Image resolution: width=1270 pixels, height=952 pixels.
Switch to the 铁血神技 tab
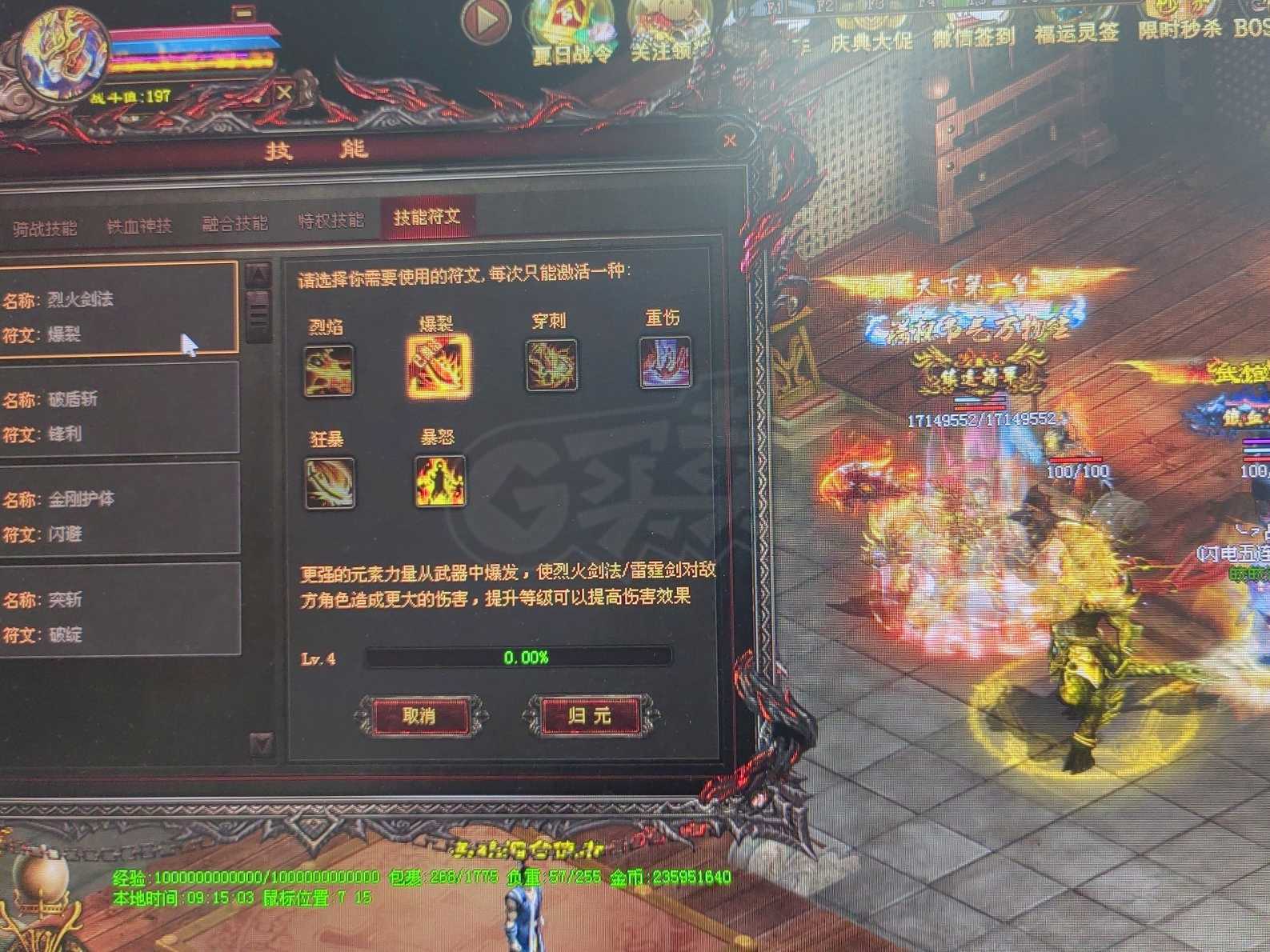click(x=140, y=222)
